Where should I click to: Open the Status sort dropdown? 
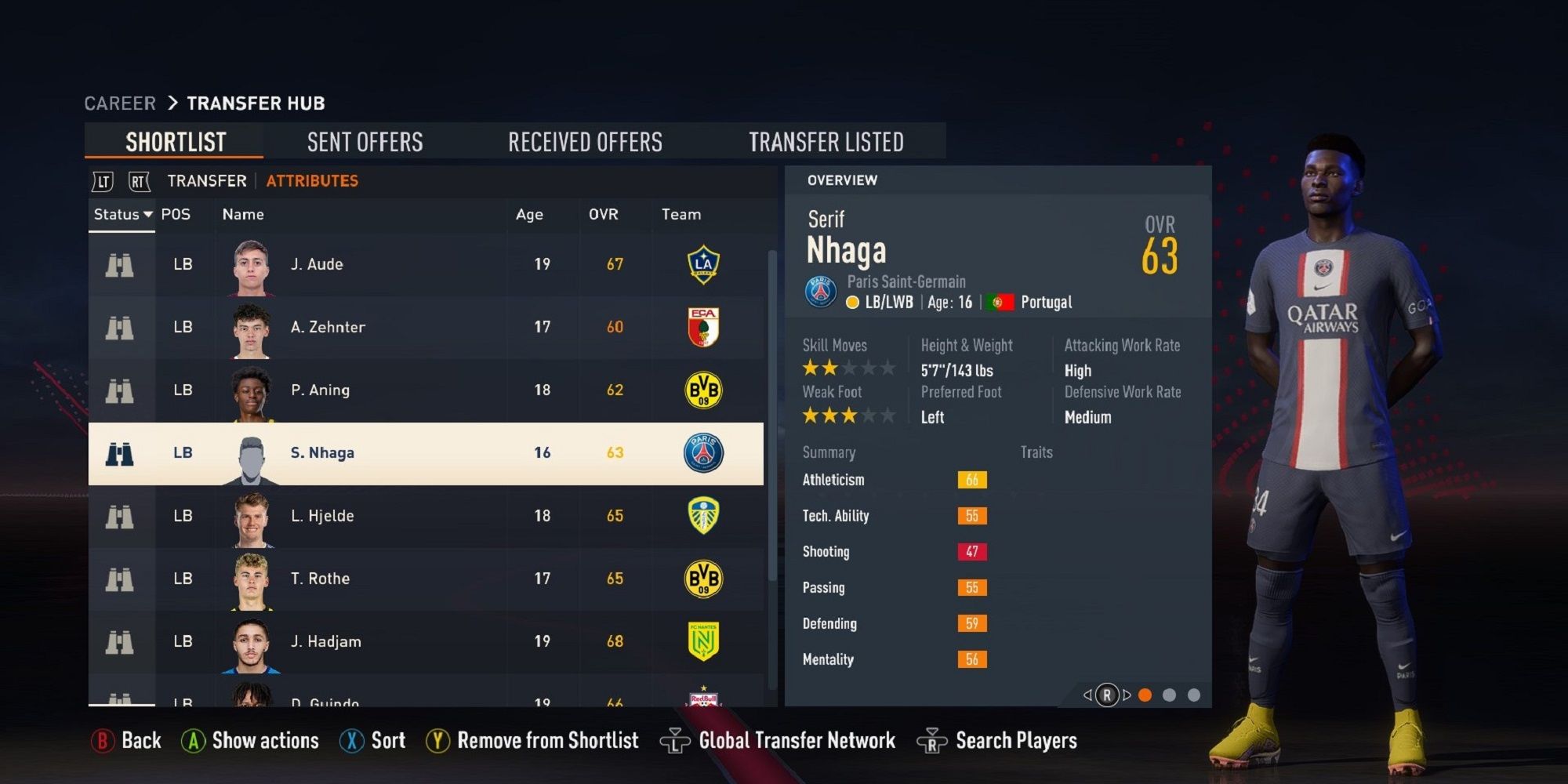(122, 214)
